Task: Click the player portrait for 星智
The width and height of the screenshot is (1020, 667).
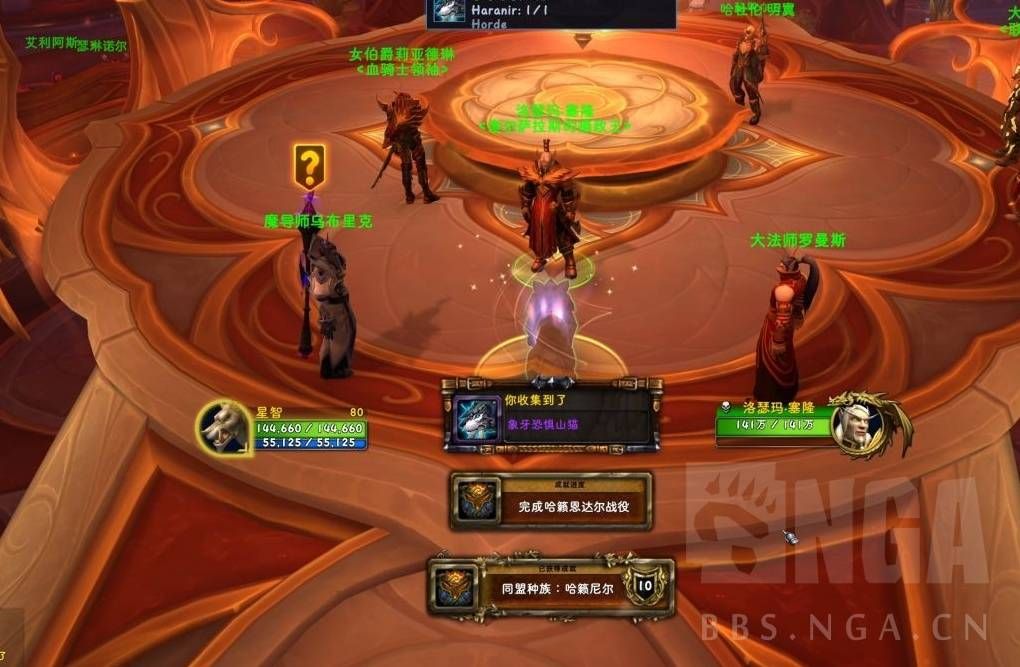Action: [224, 427]
